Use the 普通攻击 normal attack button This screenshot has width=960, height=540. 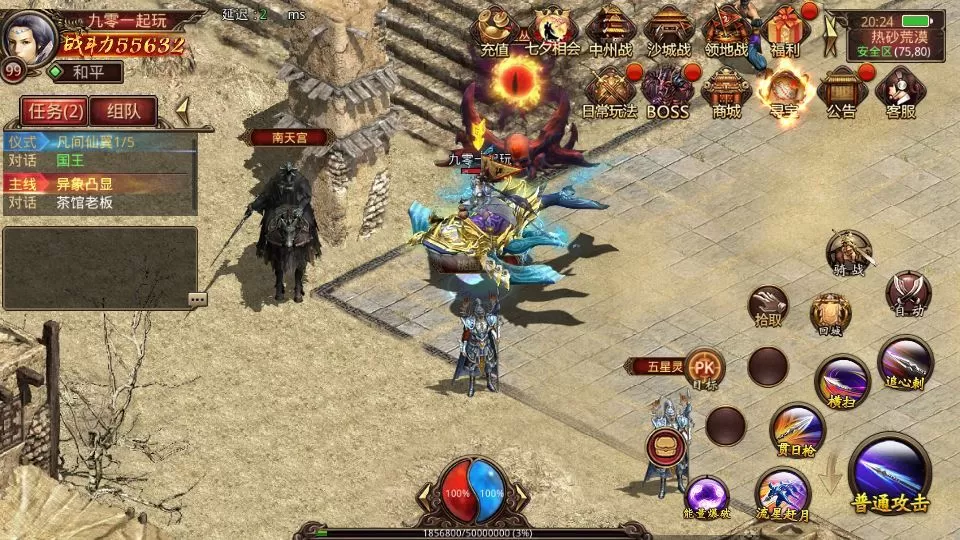click(x=890, y=475)
